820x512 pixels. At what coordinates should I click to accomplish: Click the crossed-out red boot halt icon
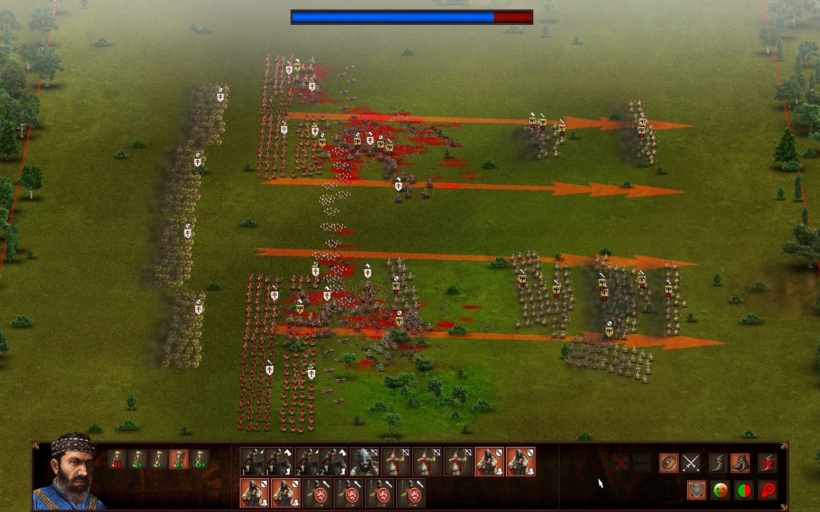pos(766,463)
